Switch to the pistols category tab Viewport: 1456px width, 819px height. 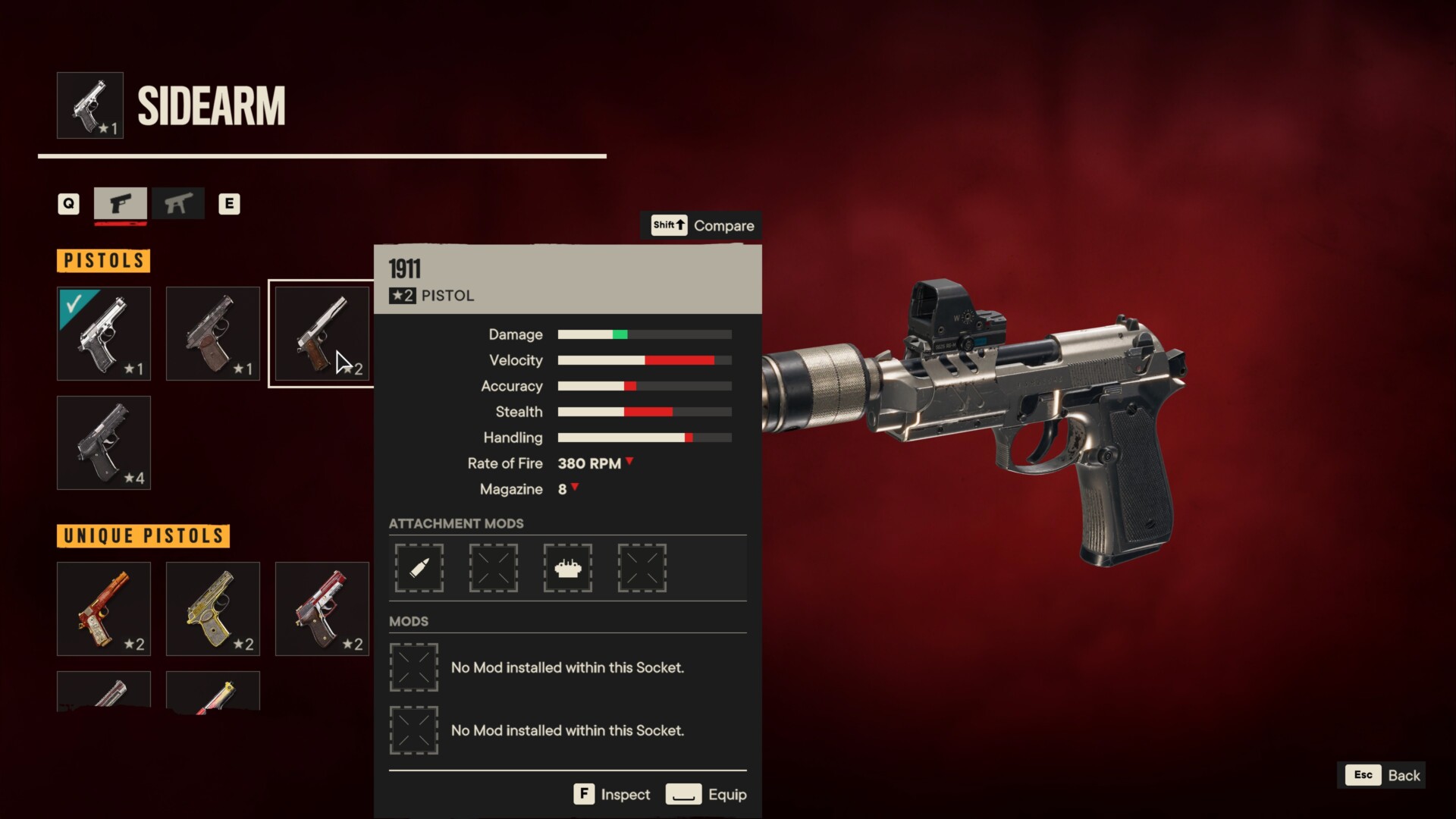coord(121,203)
